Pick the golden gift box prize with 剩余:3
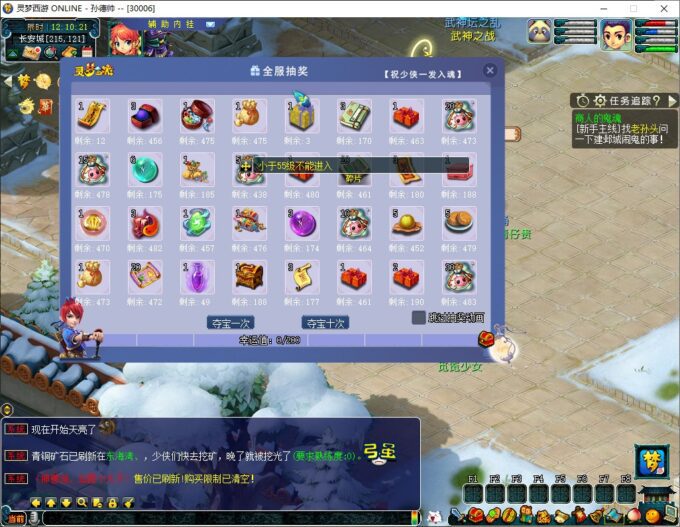Image resolution: width=680 pixels, height=527 pixels. [x=301, y=116]
